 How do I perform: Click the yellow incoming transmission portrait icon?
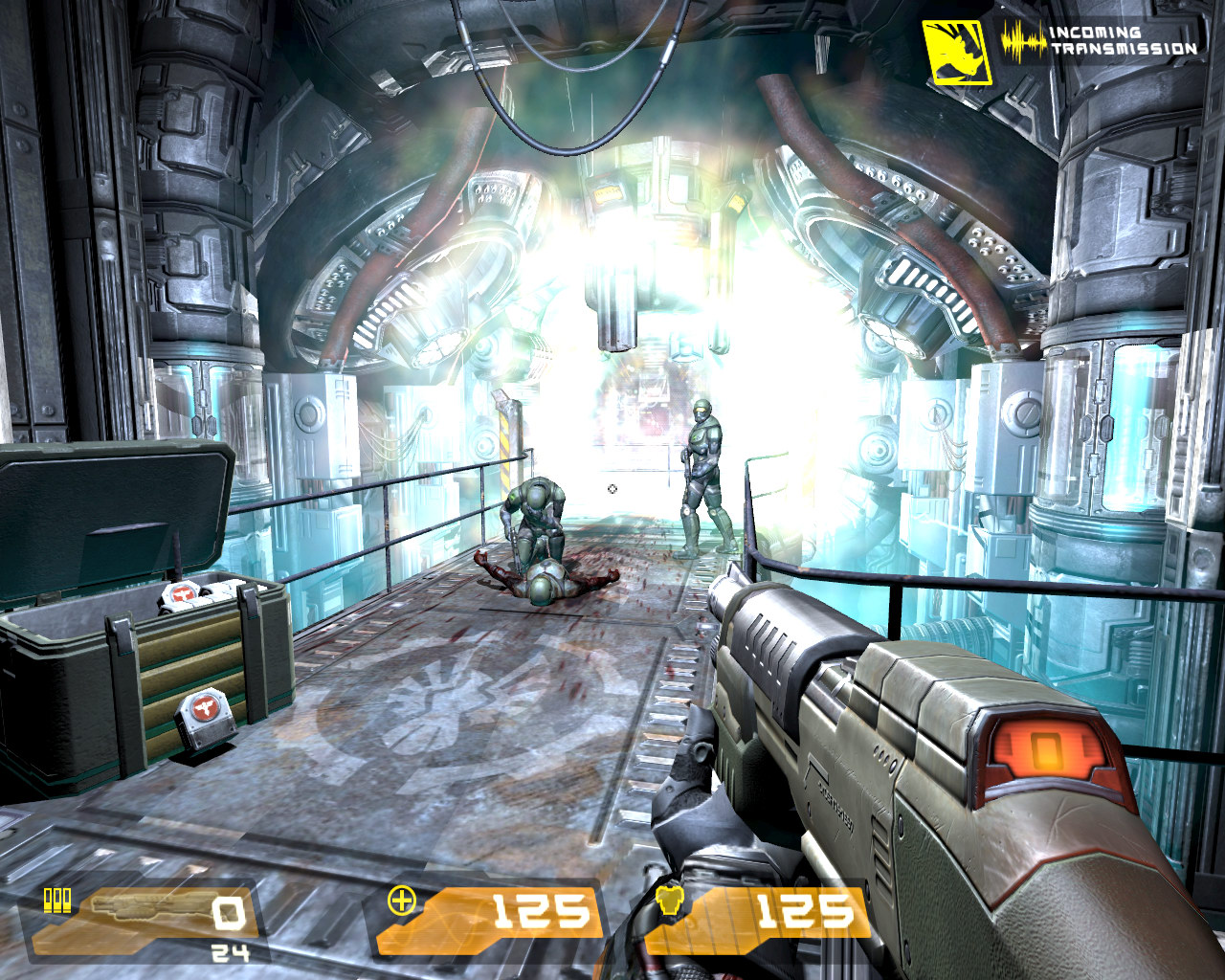[956, 52]
